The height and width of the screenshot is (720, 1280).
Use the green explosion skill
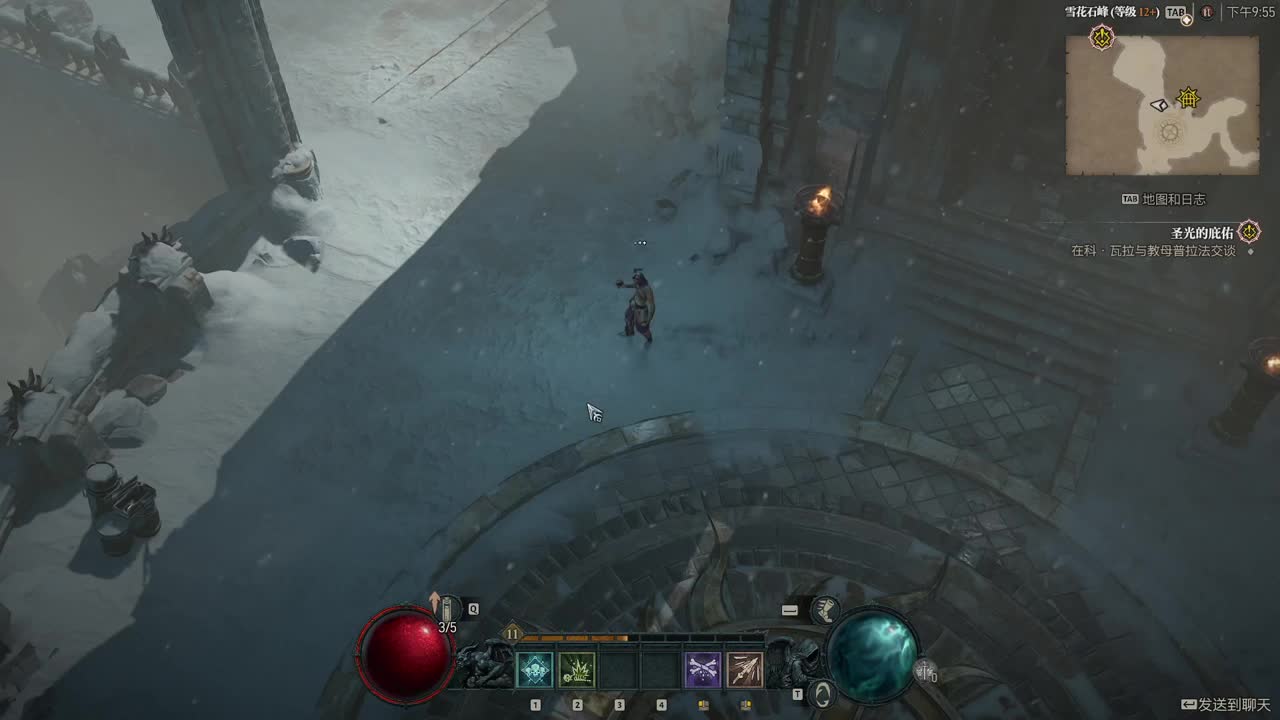[x=577, y=669]
